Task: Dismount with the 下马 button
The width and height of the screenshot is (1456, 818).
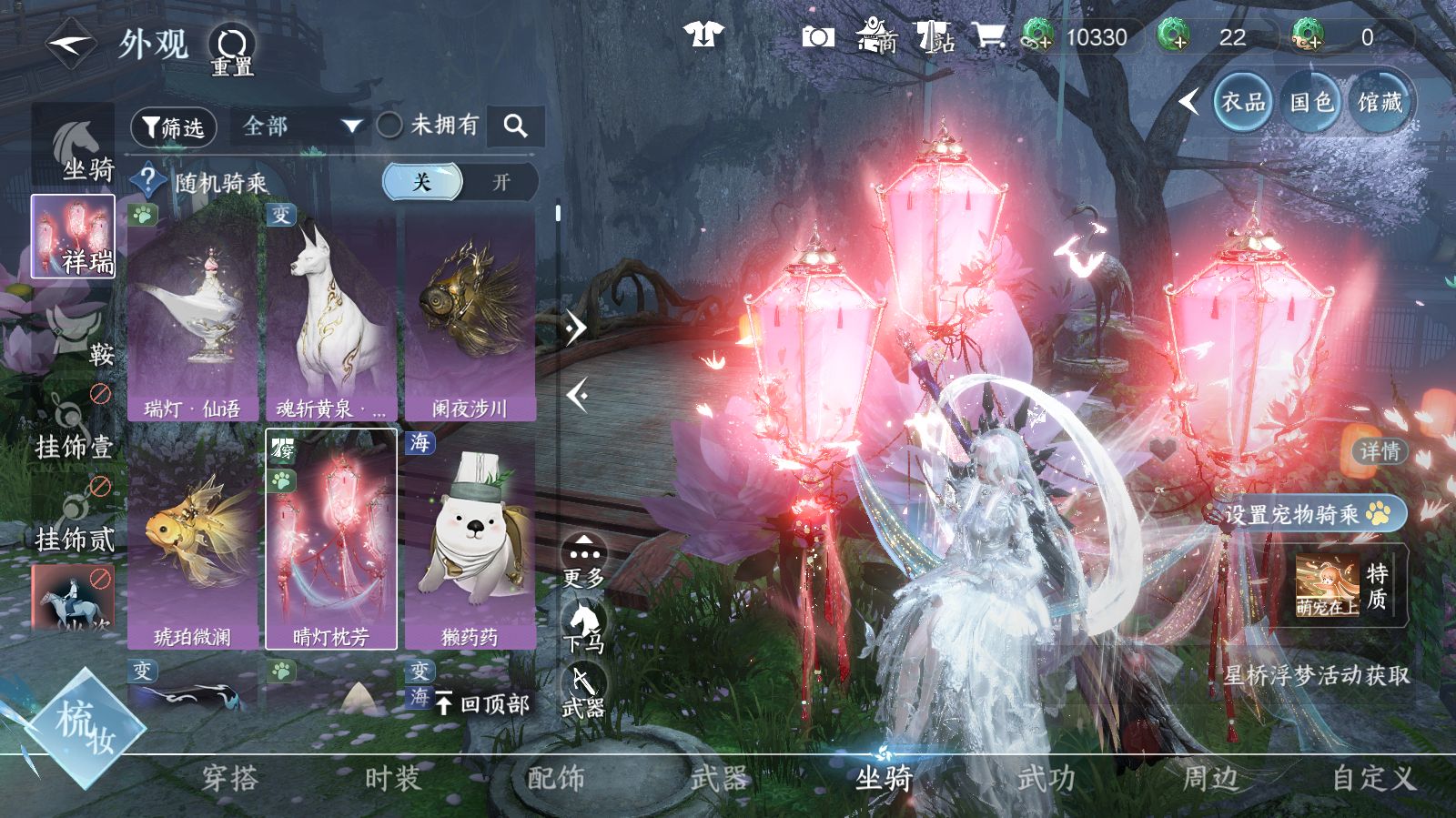Action: coord(583,628)
